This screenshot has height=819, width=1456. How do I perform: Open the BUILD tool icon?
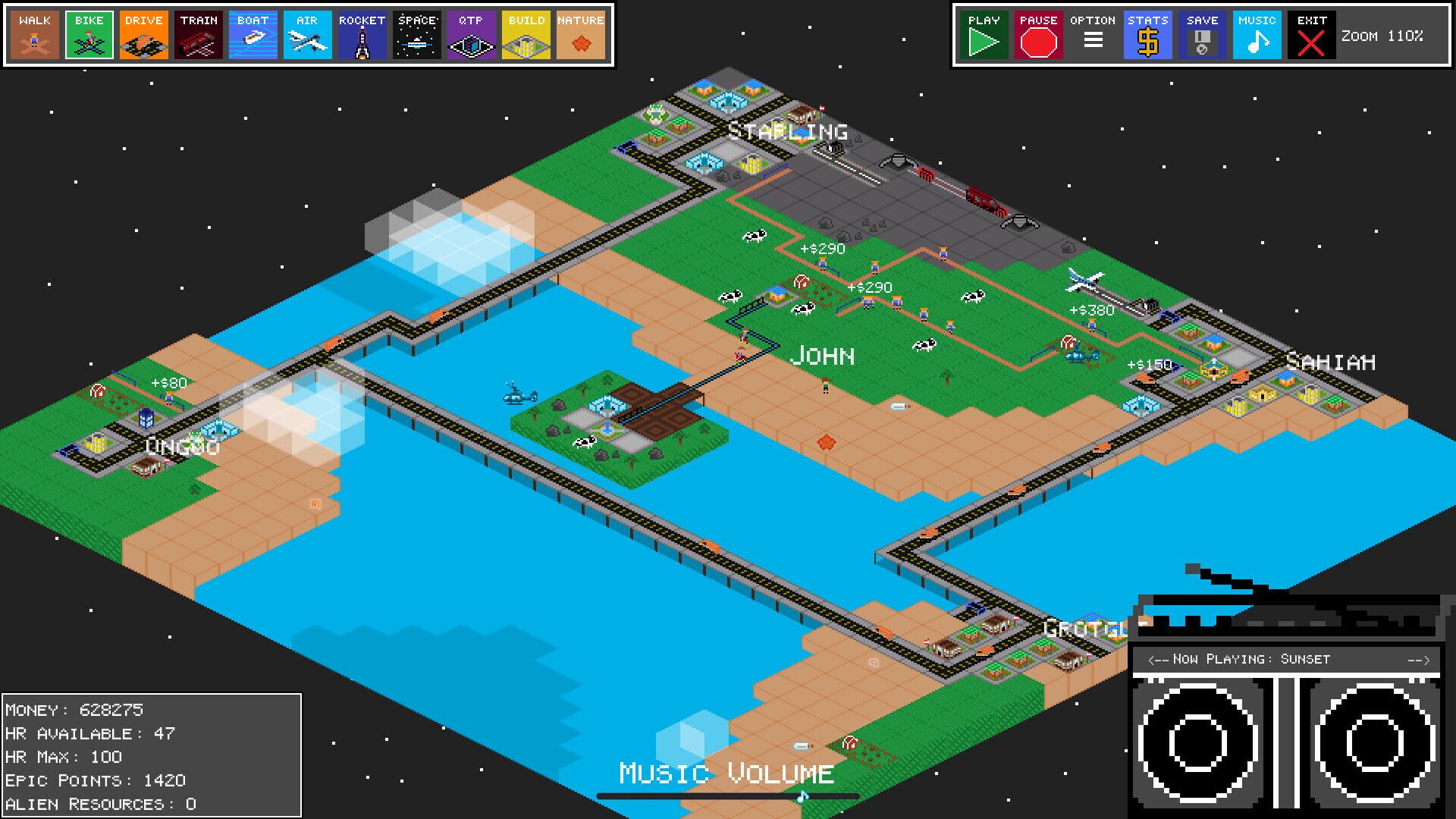click(x=526, y=34)
